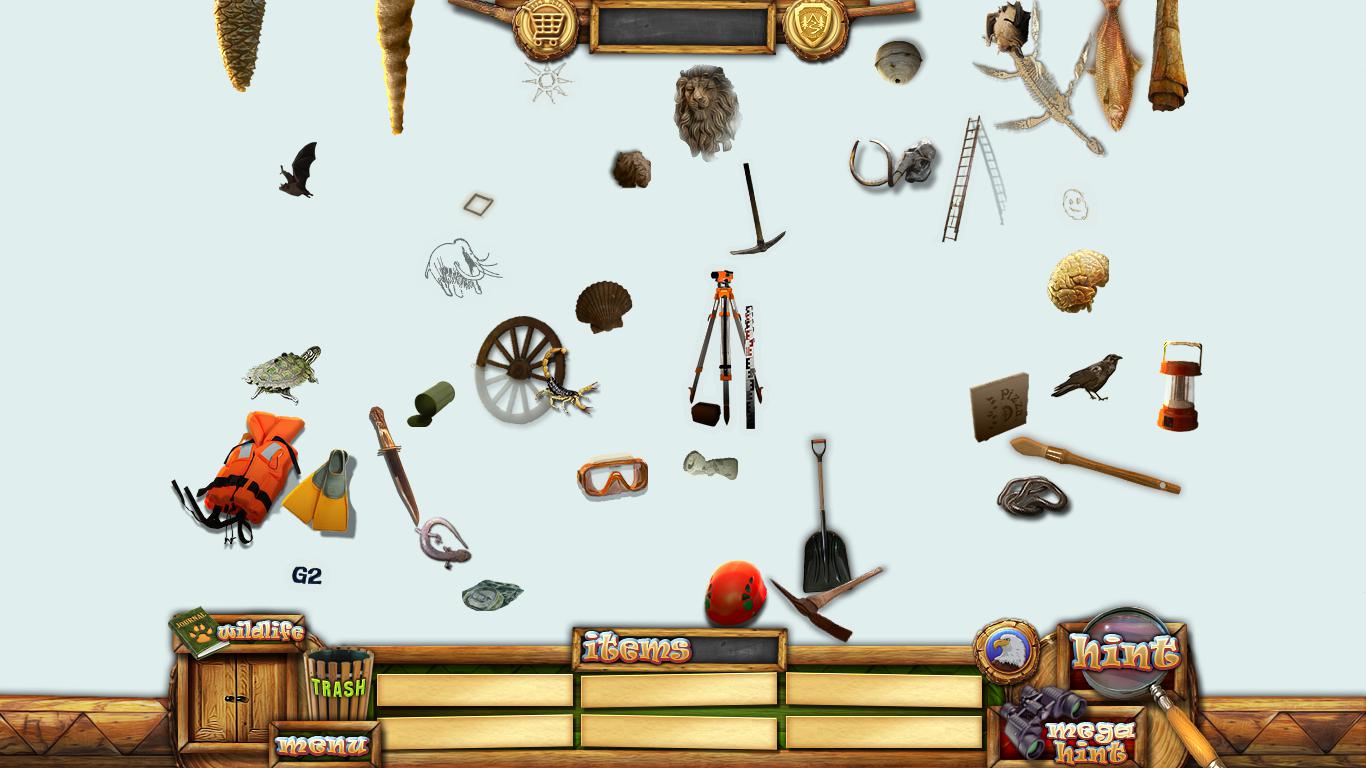Click the bald eagle medallion

pos(1005,650)
